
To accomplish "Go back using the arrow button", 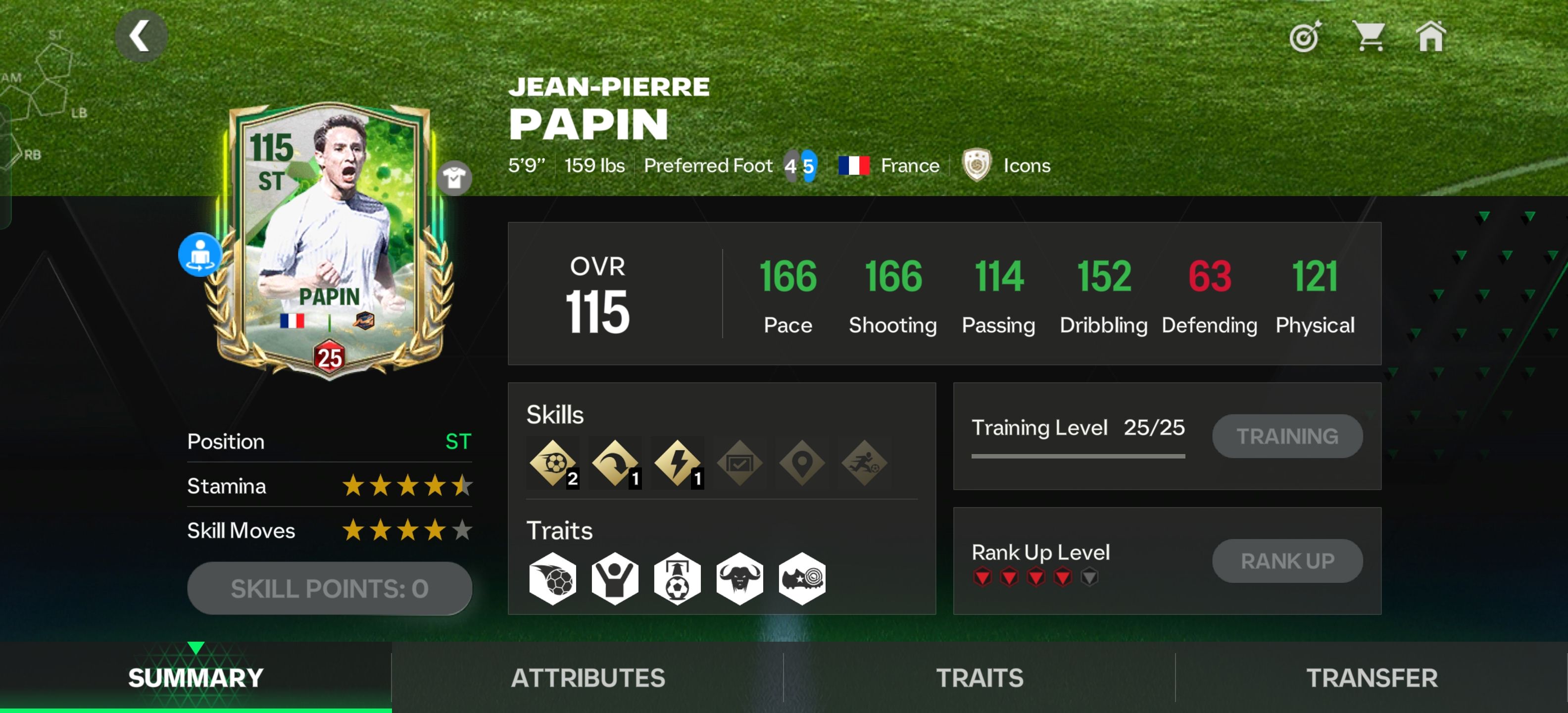I will click(x=141, y=36).
